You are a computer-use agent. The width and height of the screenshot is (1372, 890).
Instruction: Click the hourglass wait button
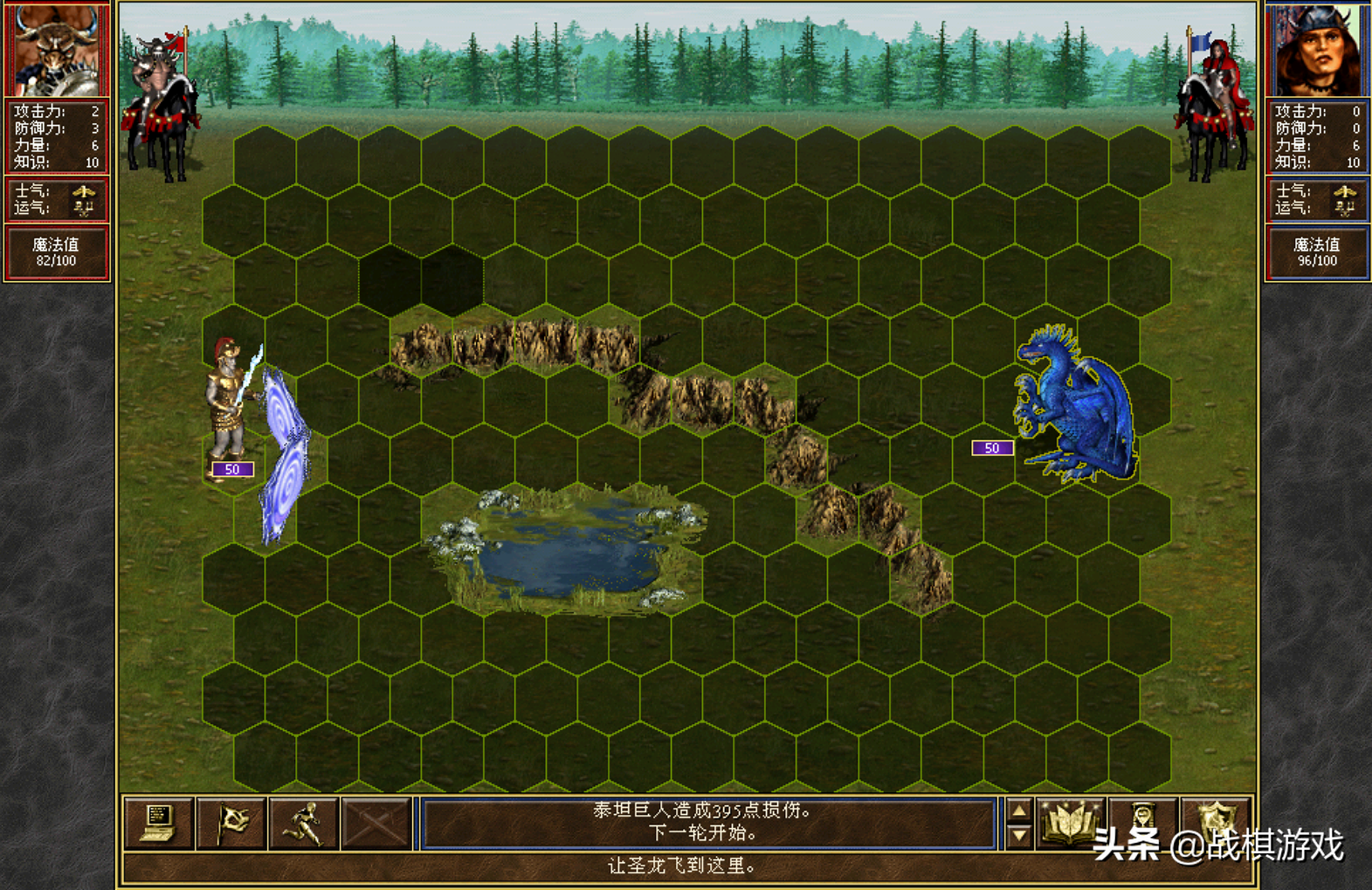coord(1143,823)
